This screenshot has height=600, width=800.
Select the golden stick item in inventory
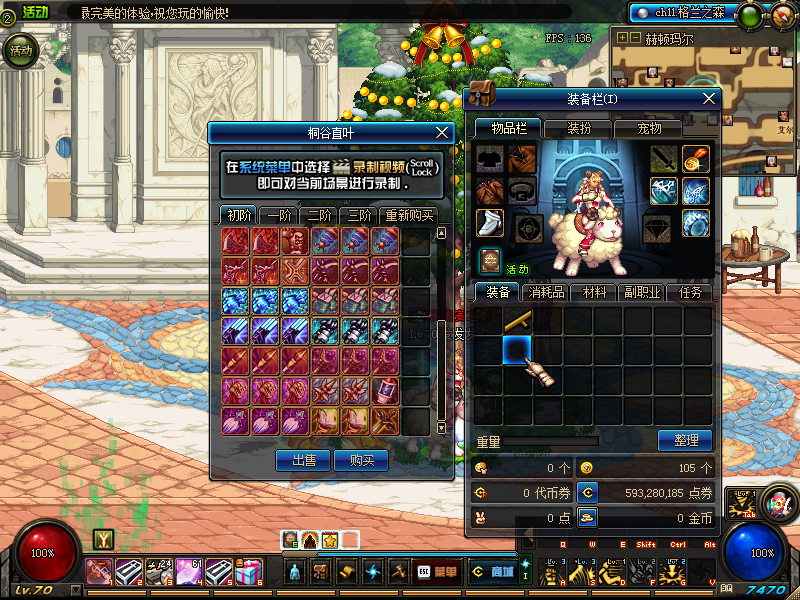[x=517, y=320]
